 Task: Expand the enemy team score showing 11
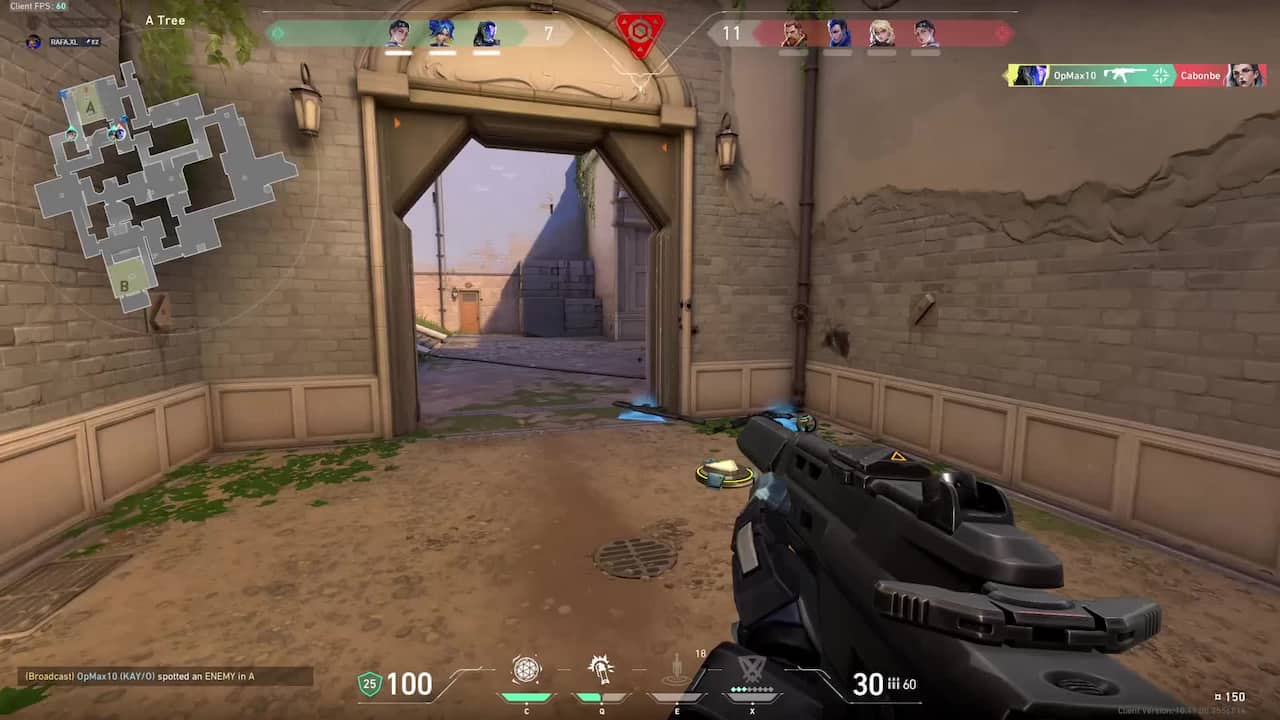coord(733,33)
